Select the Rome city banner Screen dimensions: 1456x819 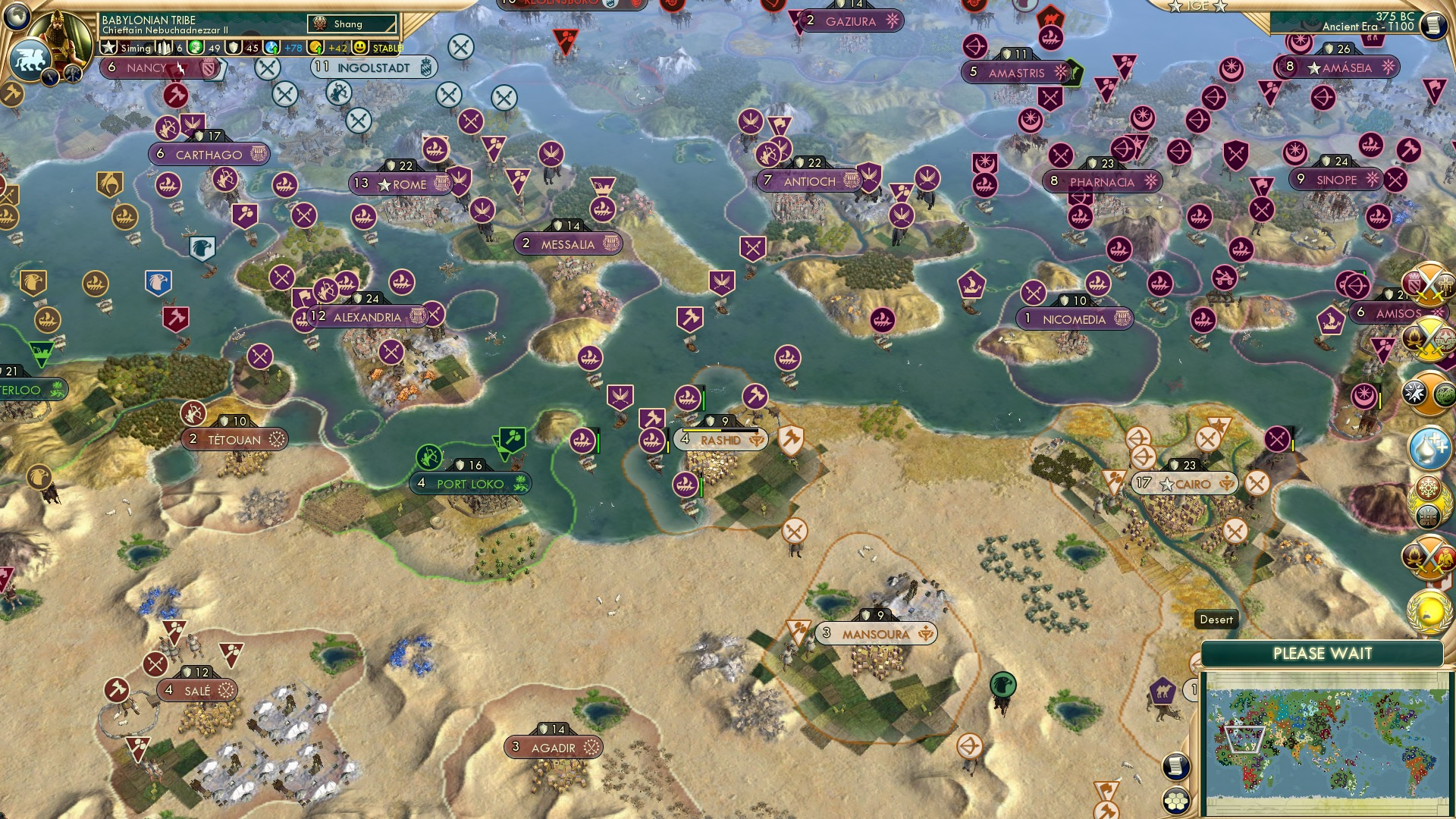402,184
